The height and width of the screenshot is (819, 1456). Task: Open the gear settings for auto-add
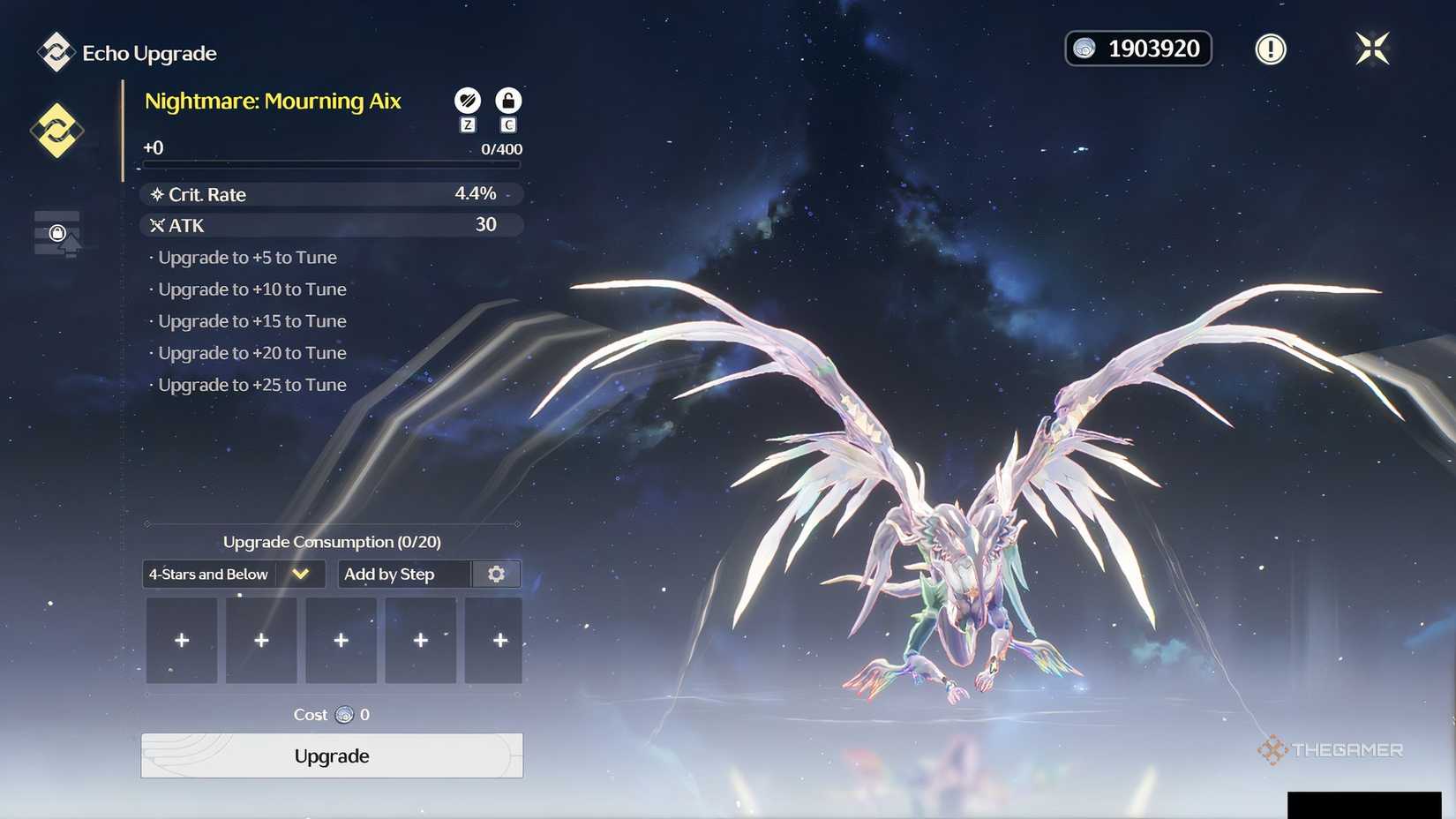click(496, 574)
